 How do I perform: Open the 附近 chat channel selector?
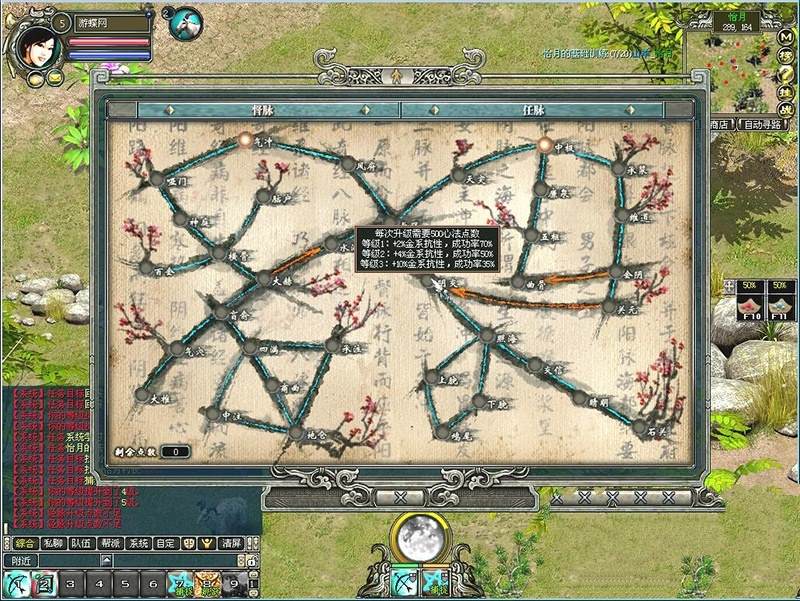(x=20, y=561)
